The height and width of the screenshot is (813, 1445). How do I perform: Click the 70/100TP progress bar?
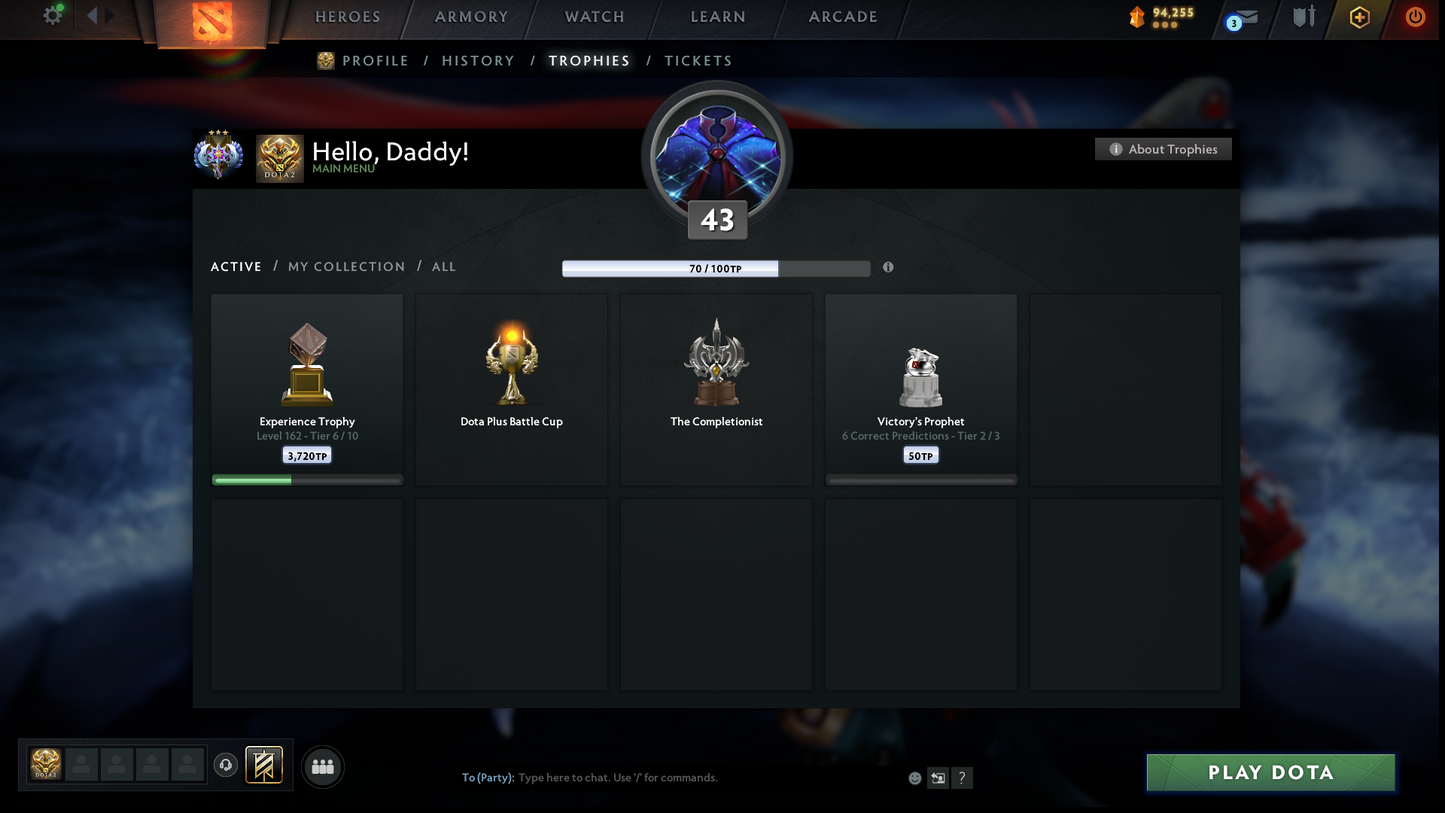pos(716,268)
